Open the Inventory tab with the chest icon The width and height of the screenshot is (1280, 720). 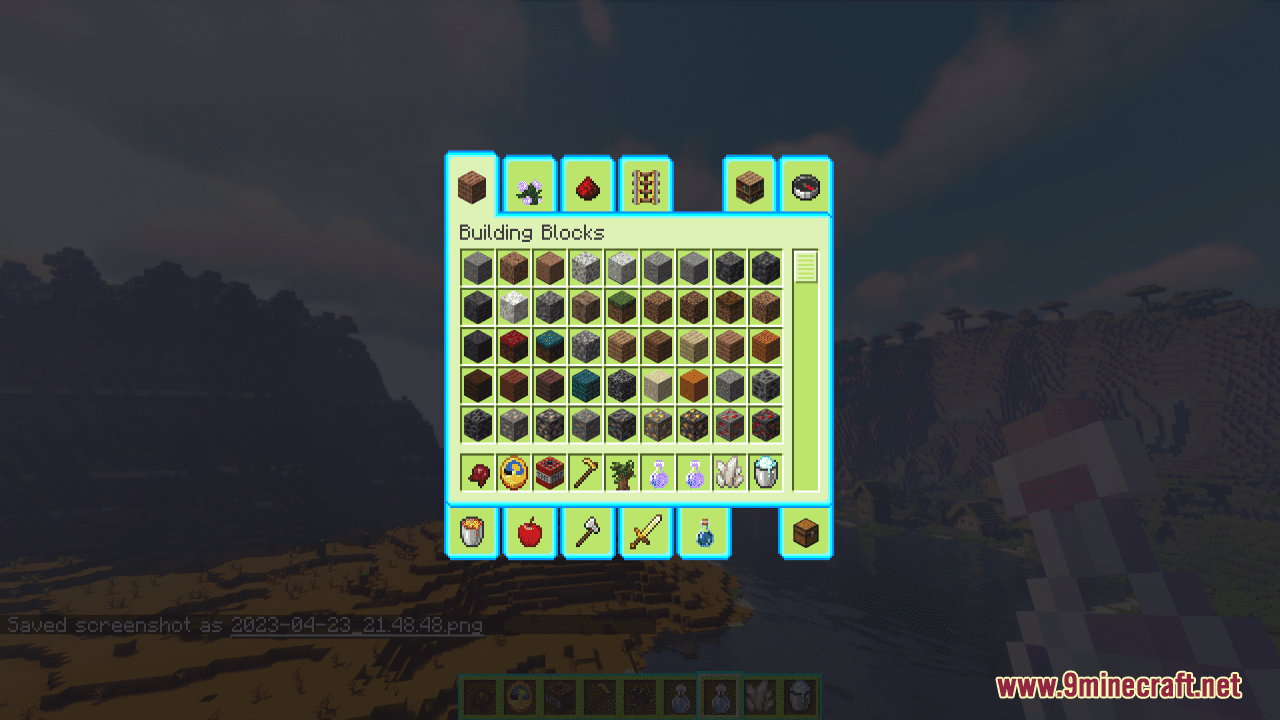805,532
